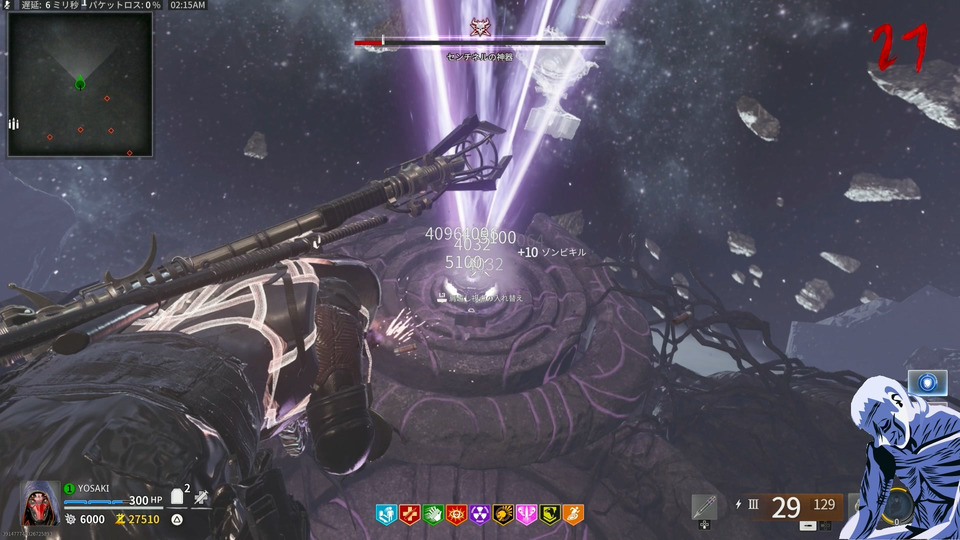Select the red cross Quick Revive perk
The image size is (960, 540).
coord(409,516)
